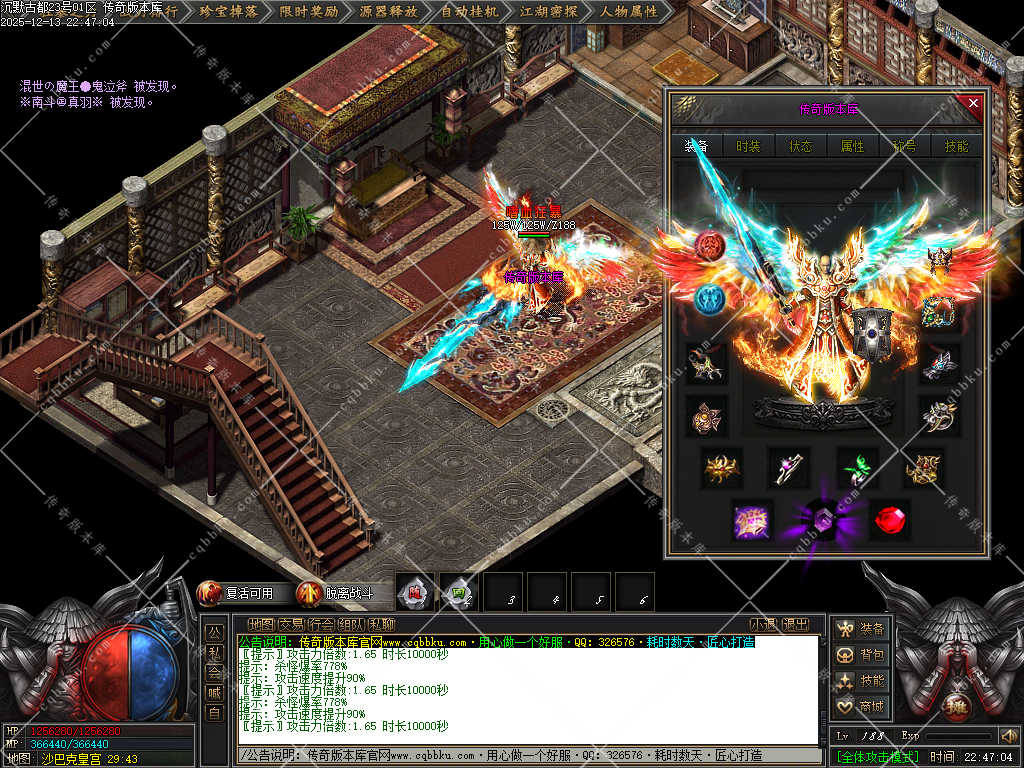Switch to the 时装 costume tab
1024x768 pixels.
tap(748, 146)
